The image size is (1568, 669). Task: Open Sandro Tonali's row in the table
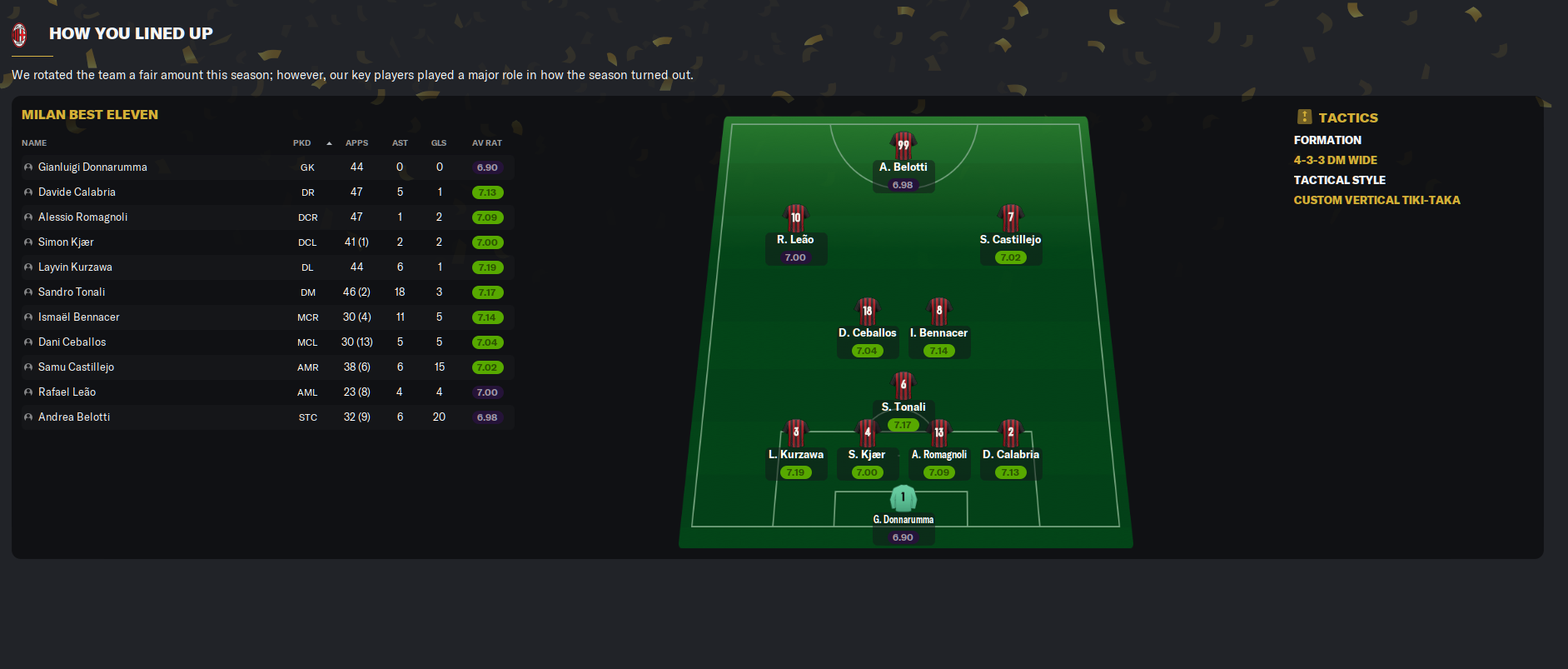(x=72, y=292)
